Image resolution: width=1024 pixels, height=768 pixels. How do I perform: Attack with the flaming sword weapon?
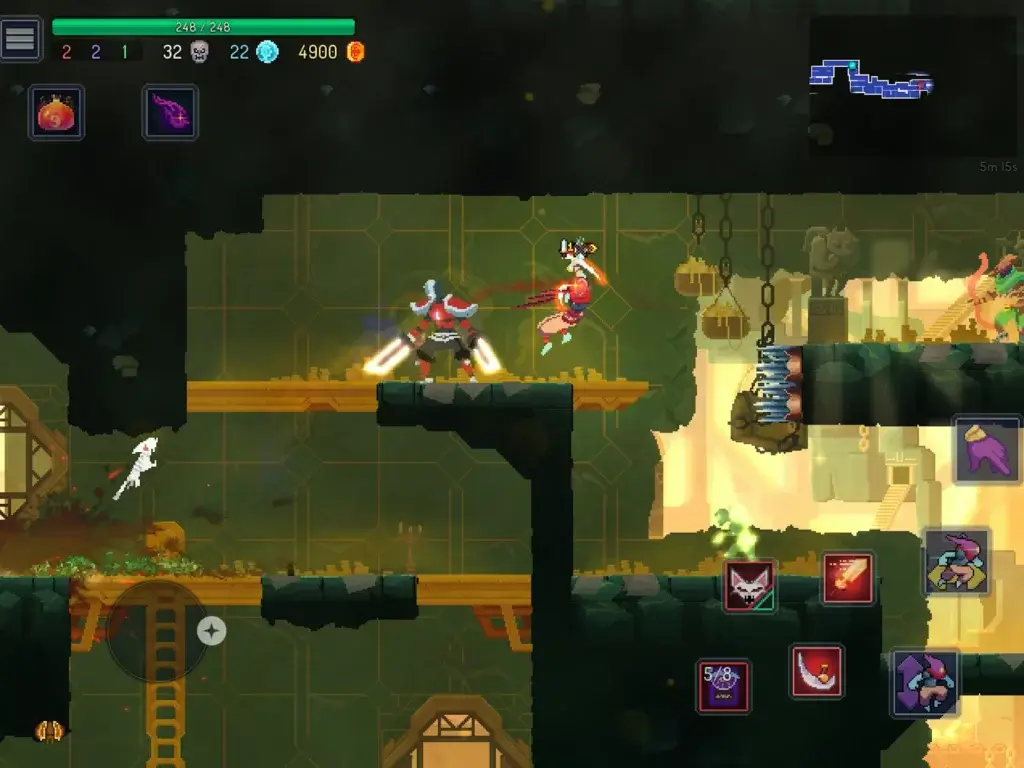(848, 578)
